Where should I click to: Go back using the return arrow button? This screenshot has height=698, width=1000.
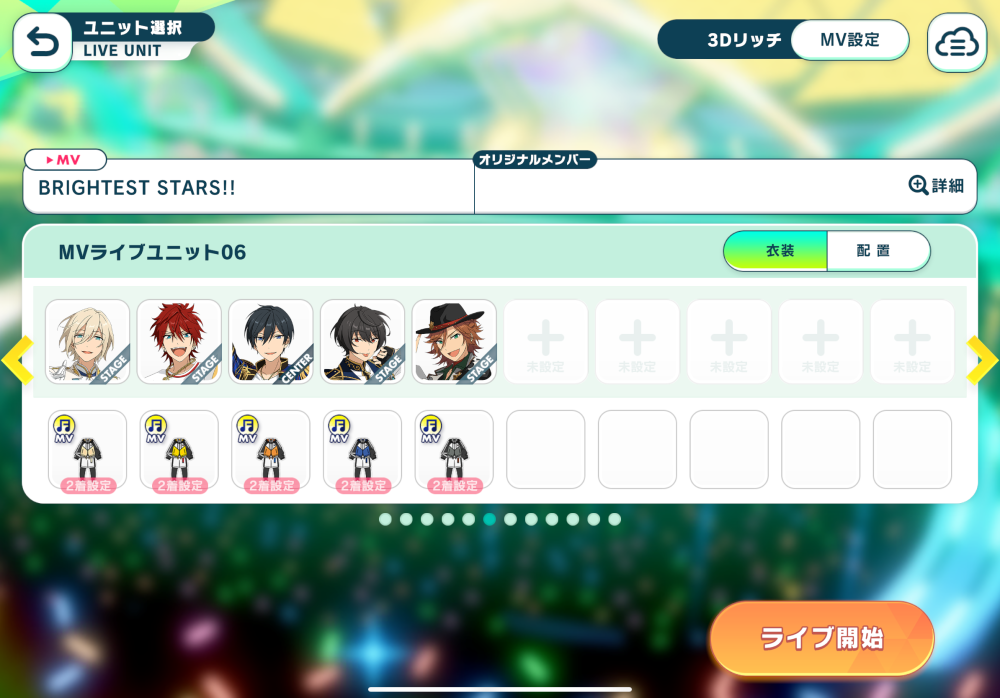42,42
